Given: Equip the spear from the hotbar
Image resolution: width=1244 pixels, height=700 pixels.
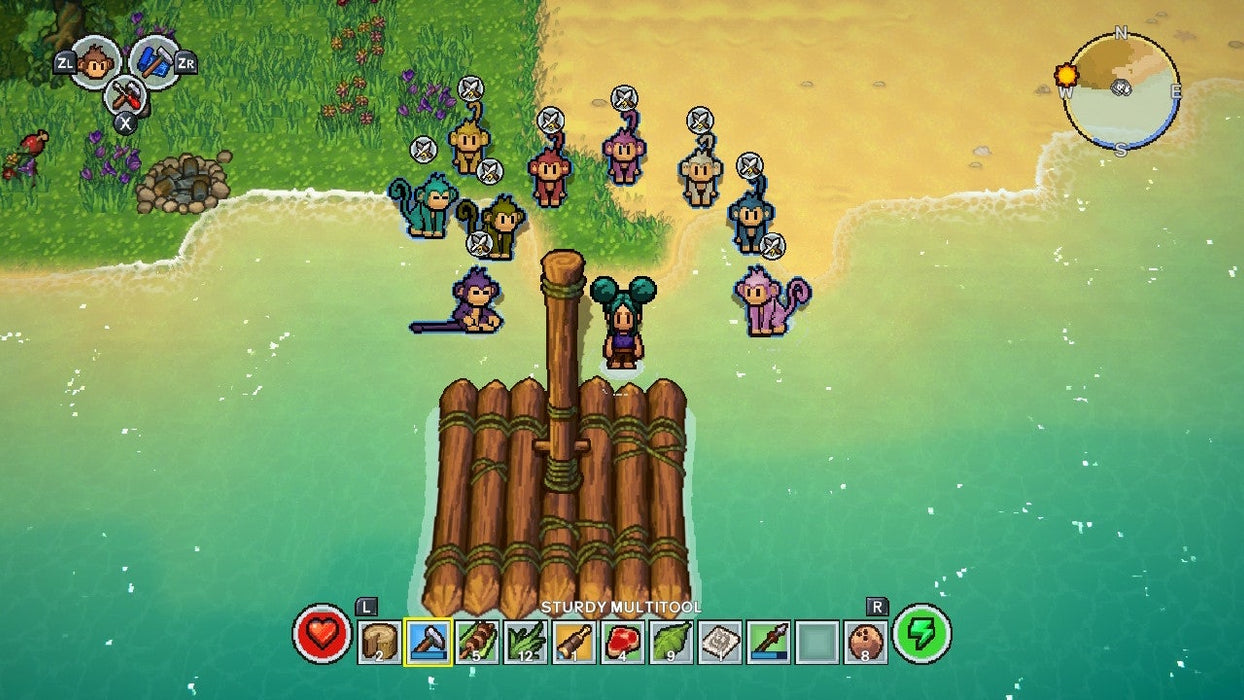Looking at the screenshot, I should tap(768, 641).
